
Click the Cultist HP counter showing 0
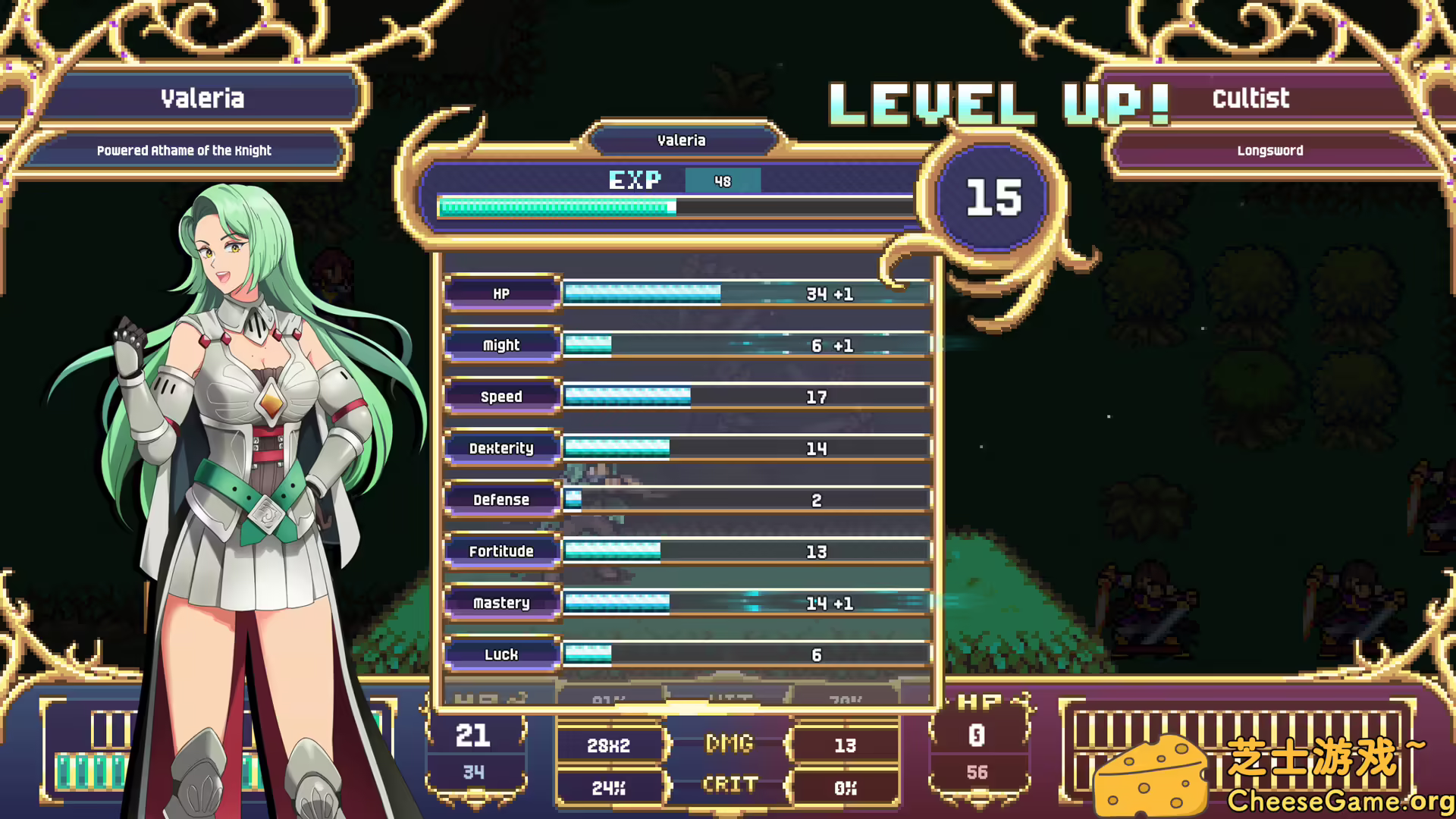(x=978, y=733)
